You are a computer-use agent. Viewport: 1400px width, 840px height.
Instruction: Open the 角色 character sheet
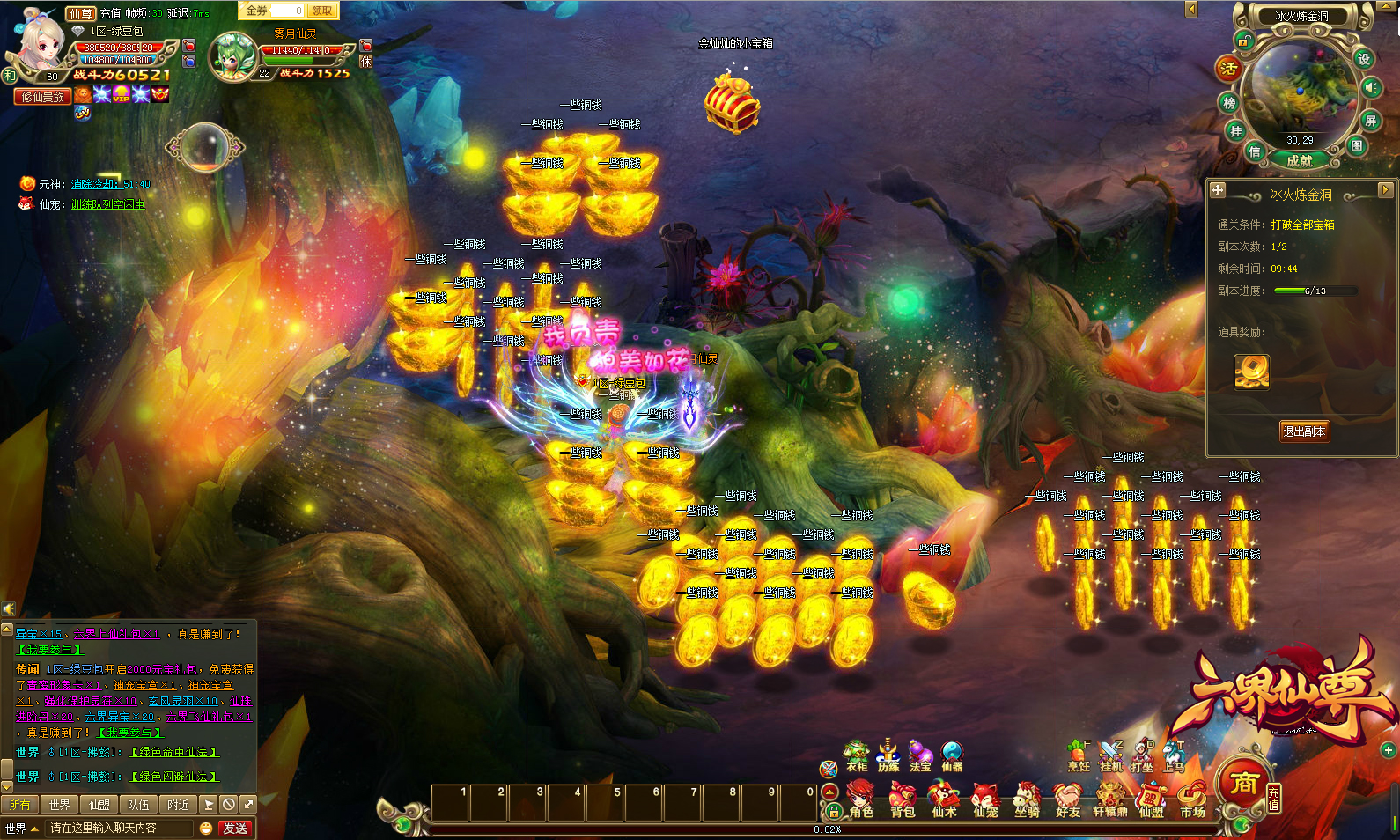[x=860, y=801]
